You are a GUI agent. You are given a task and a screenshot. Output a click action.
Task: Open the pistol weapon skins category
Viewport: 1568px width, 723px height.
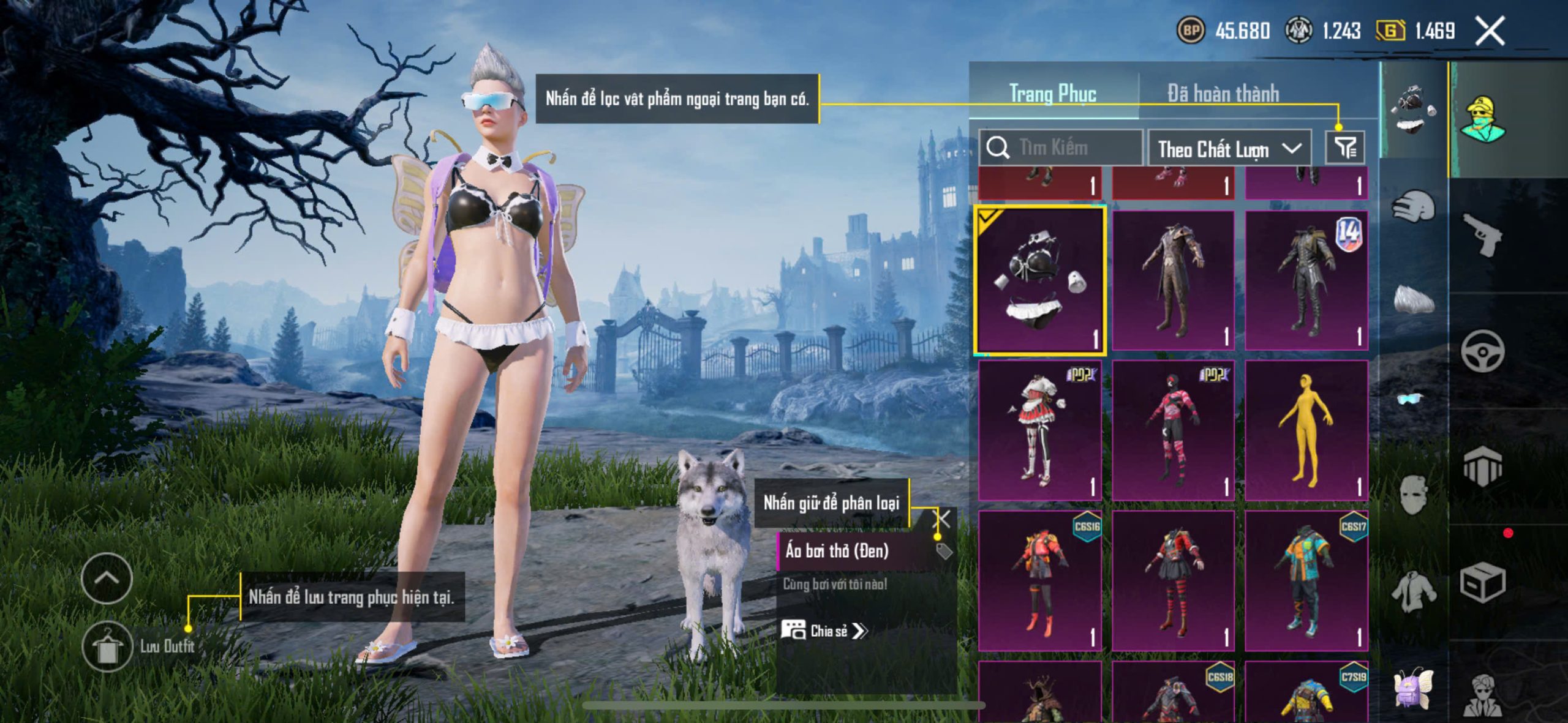1482,235
